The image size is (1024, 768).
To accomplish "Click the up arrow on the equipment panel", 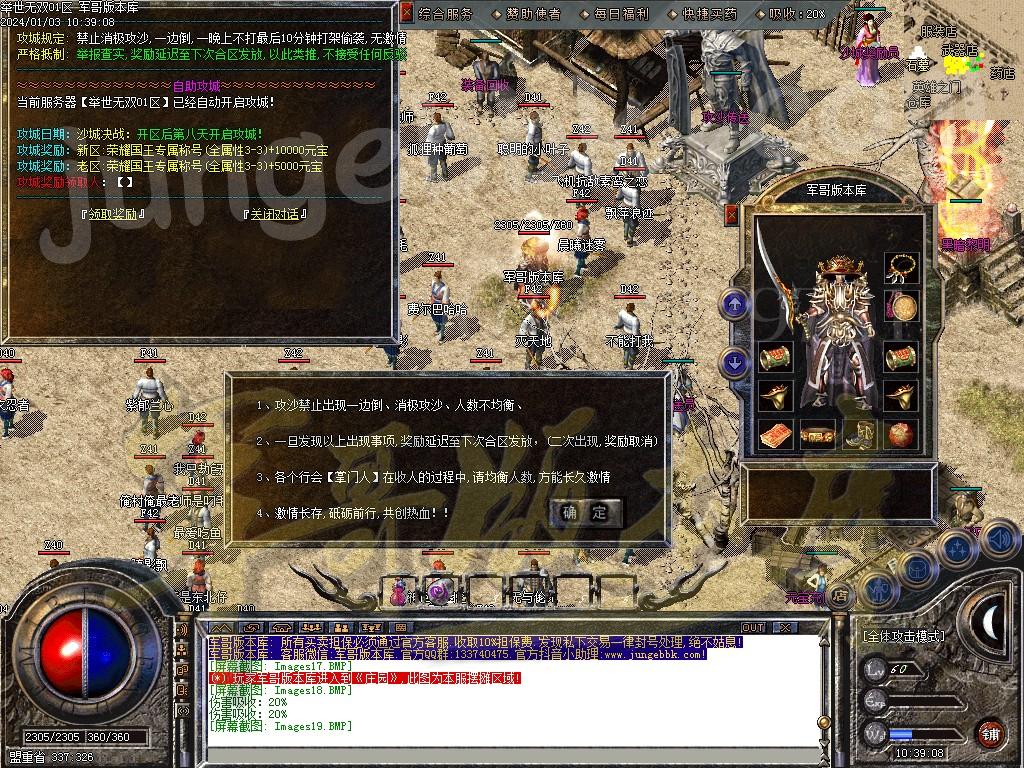I will coord(735,303).
